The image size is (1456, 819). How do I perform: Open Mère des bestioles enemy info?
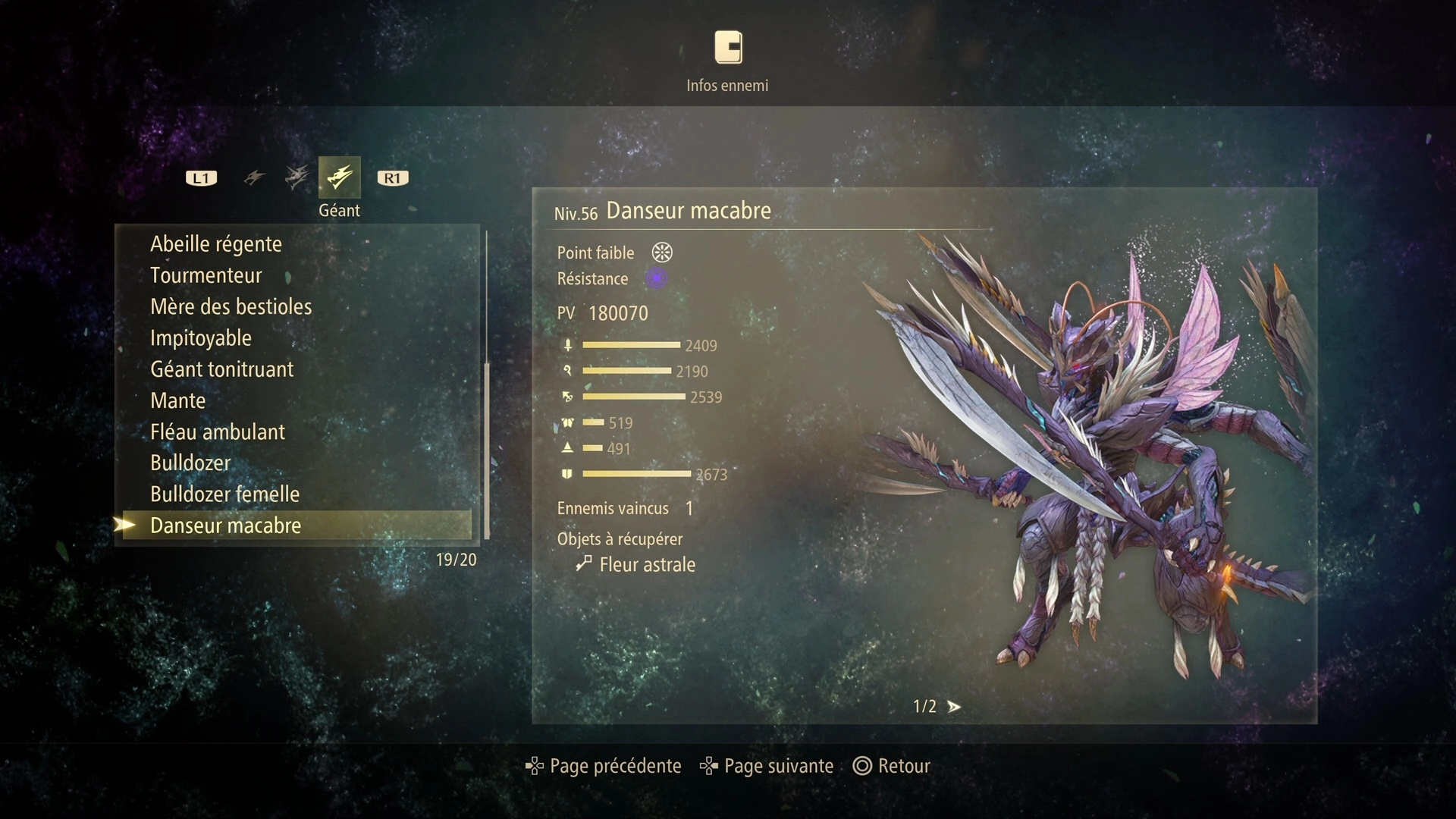(231, 306)
